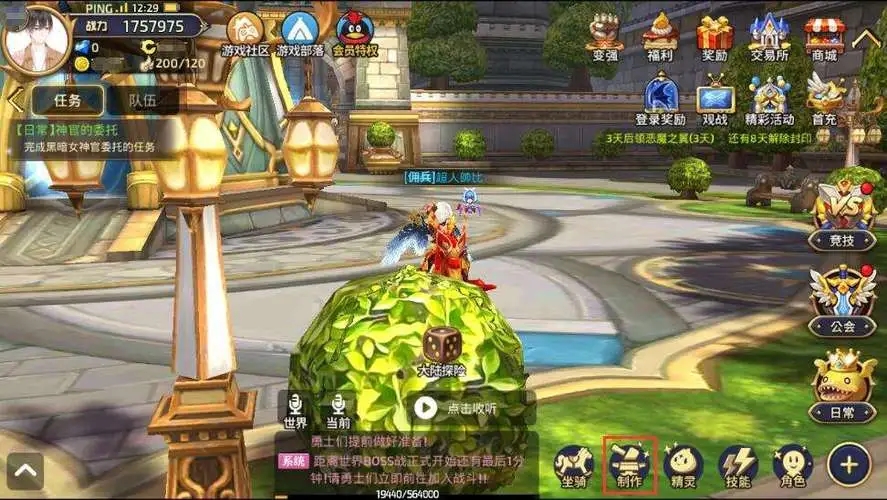Open the 交易所 trading house

tap(769, 35)
